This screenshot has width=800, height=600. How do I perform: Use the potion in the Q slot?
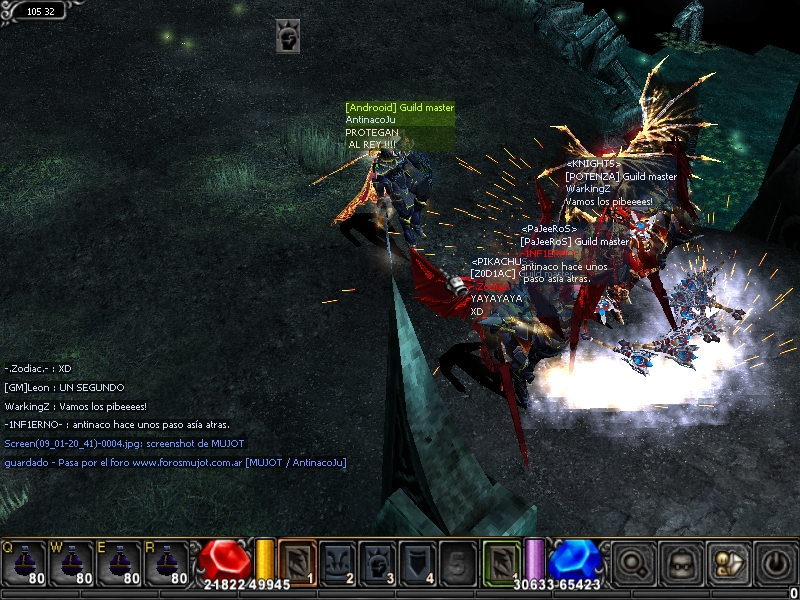click(24, 564)
